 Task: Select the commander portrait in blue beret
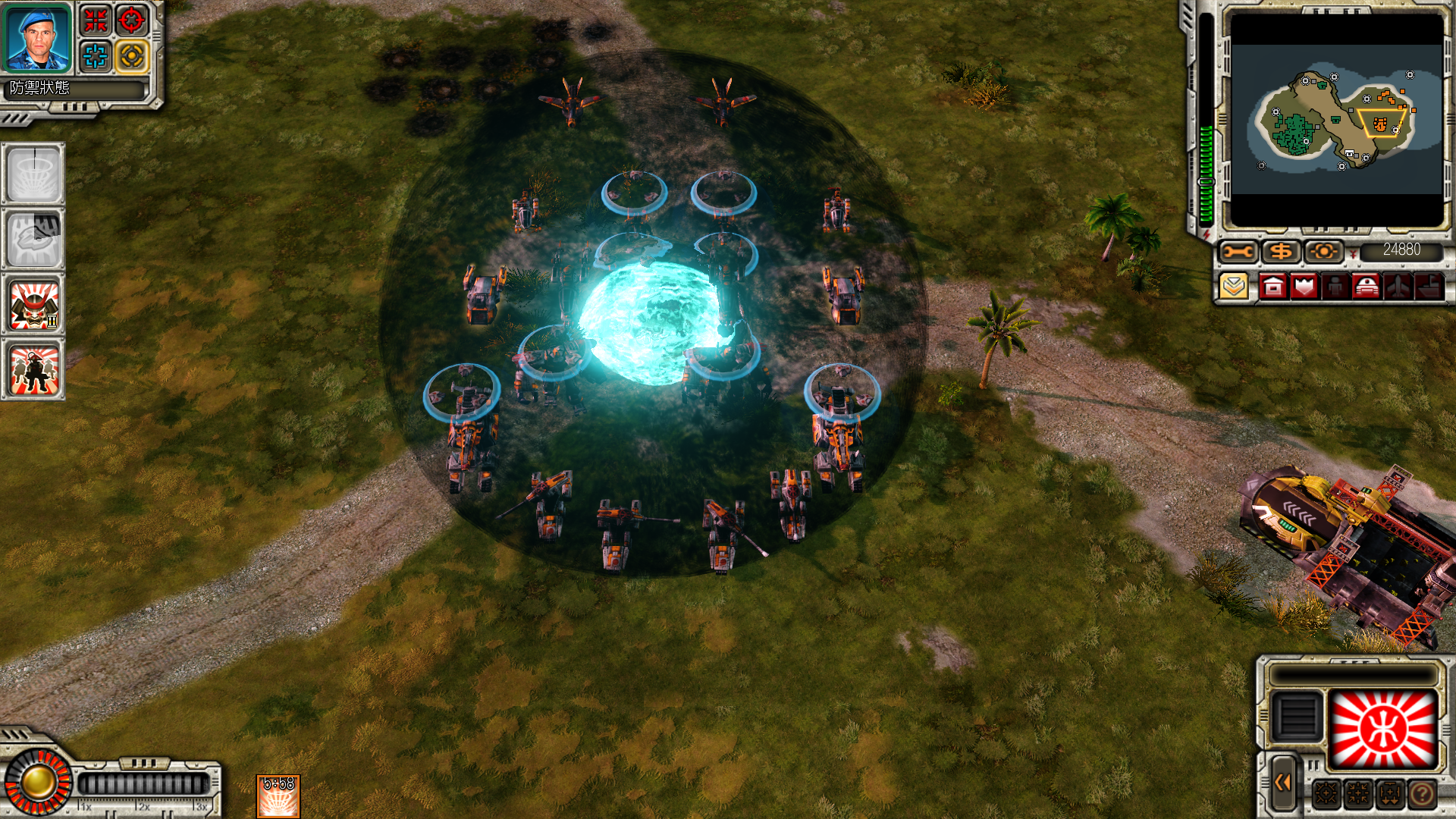pos(36,38)
